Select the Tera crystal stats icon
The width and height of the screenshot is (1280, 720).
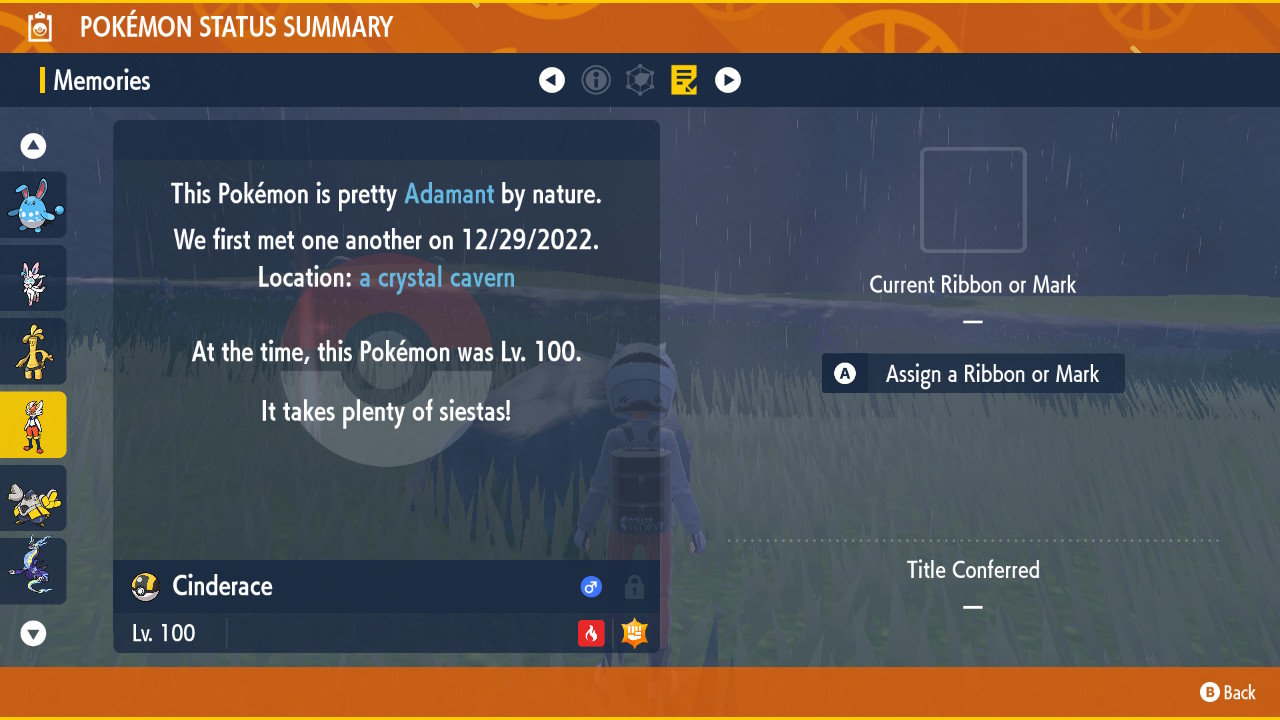(640, 80)
